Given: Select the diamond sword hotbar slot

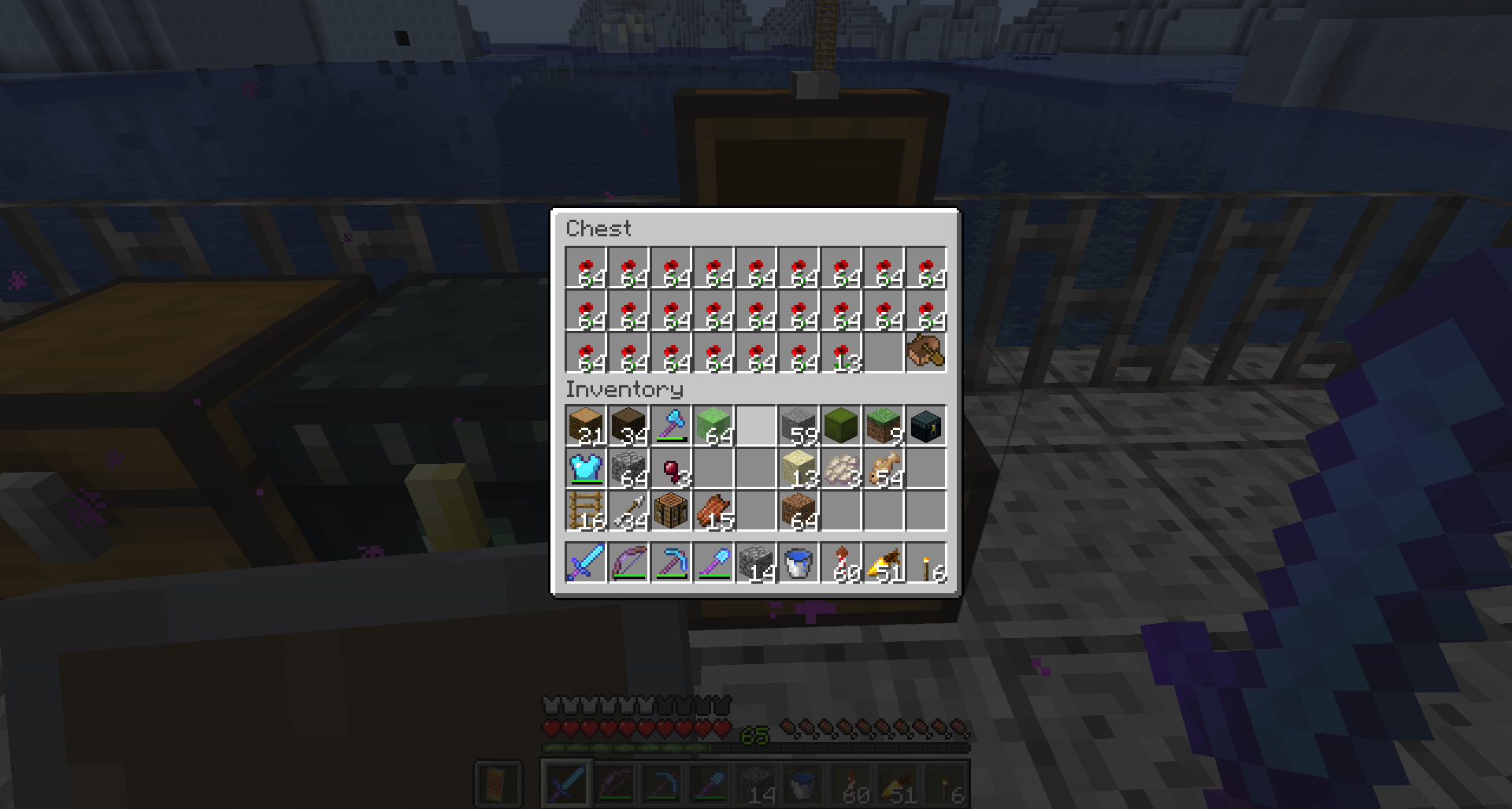Looking at the screenshot, I should (x=586, y=563).
